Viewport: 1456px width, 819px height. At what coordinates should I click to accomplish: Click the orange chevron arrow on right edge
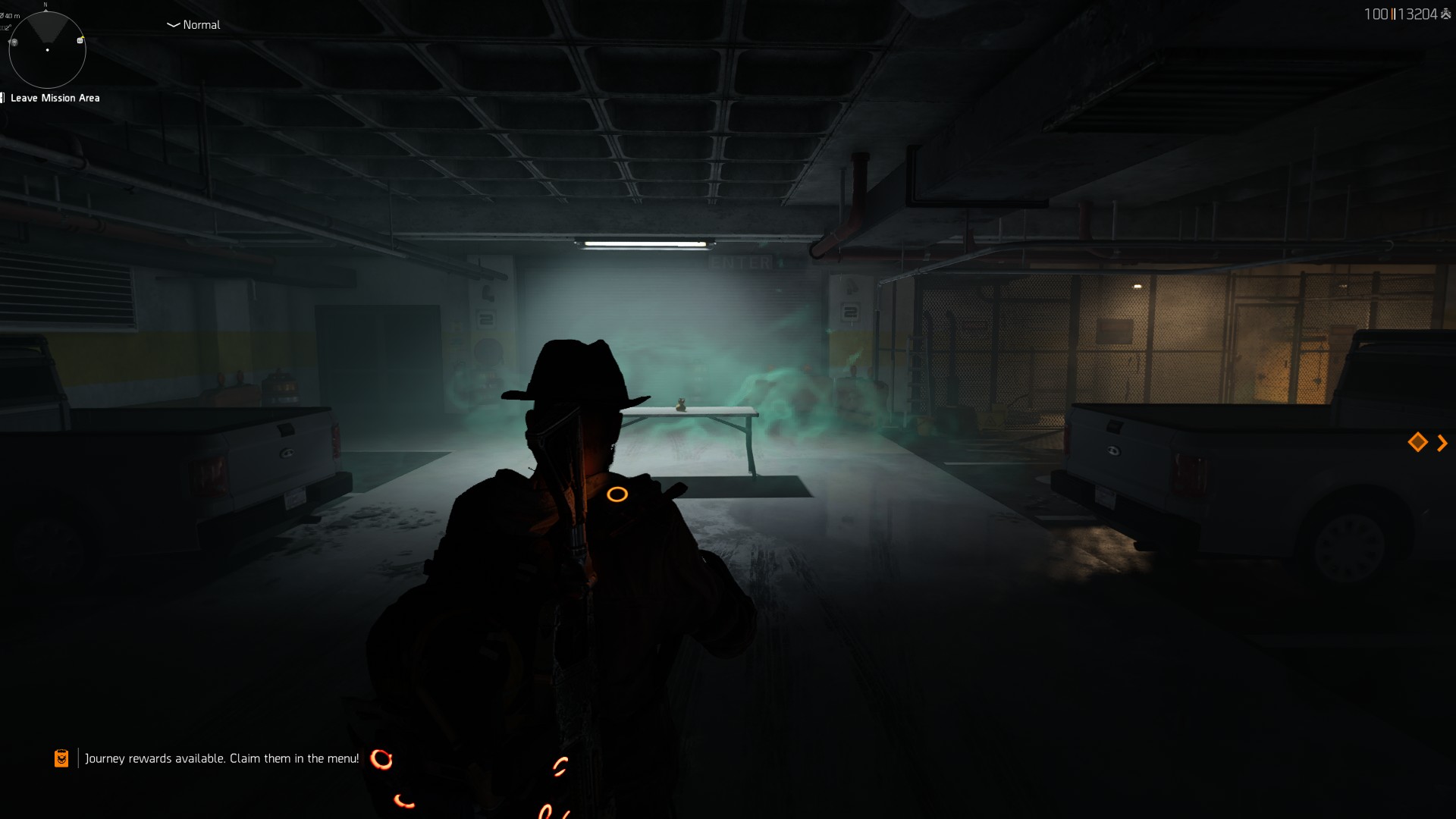1442,442
